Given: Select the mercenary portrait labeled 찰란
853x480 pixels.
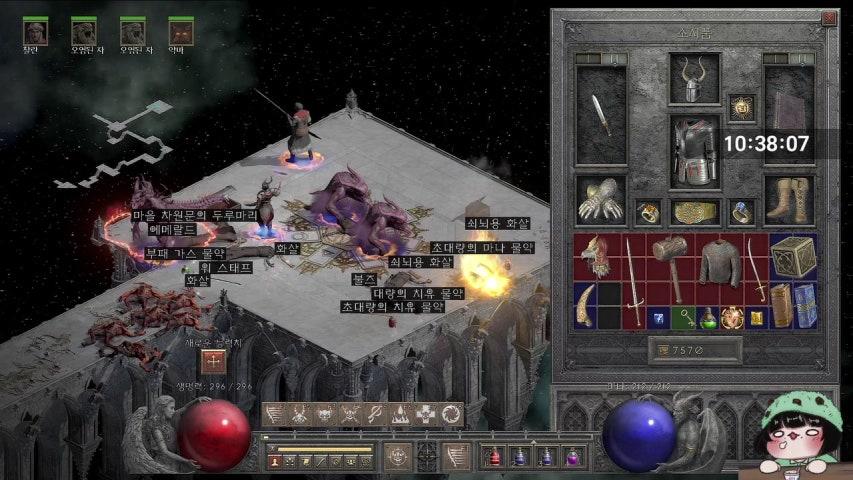Looking at the screenshot, I should [x=36, y=31].
